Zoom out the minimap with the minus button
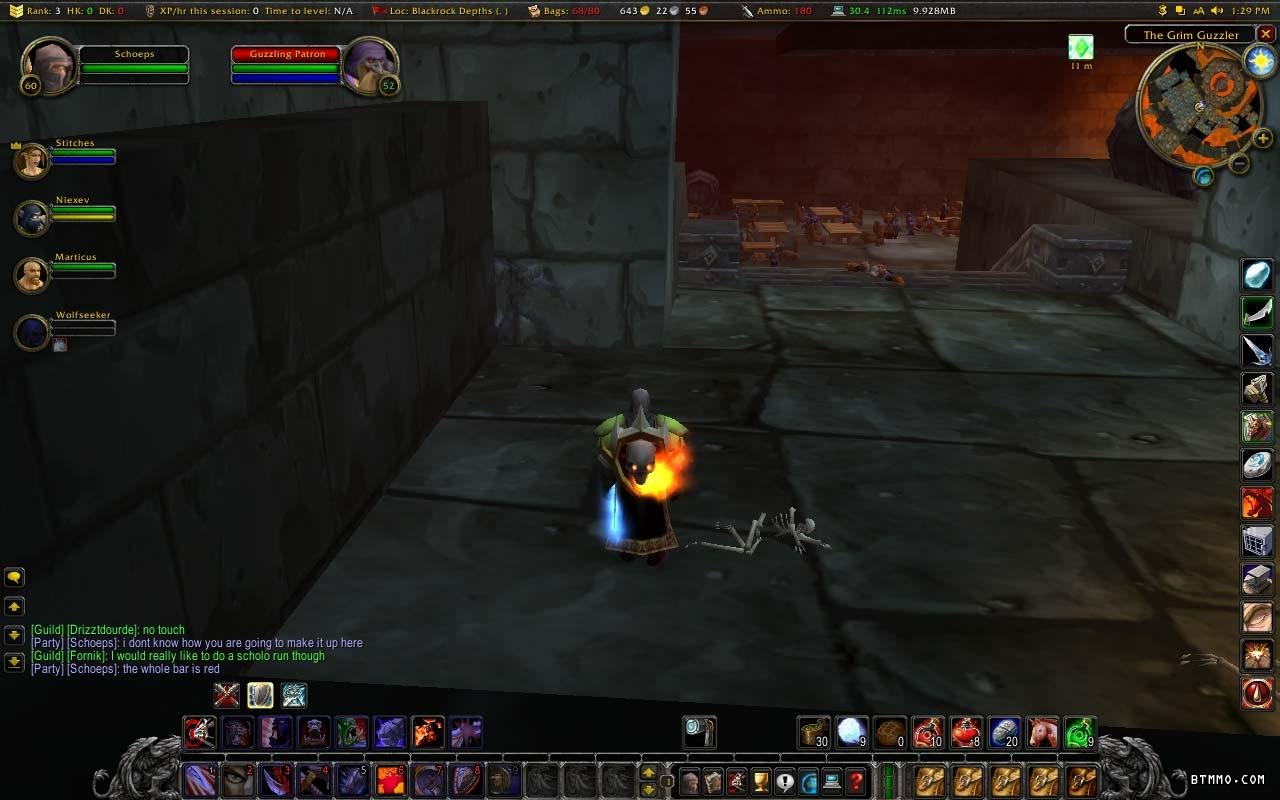Image resolution: width=1280 pixels, height=800 pixels. pyautogui.click(x=1238, y=162)
